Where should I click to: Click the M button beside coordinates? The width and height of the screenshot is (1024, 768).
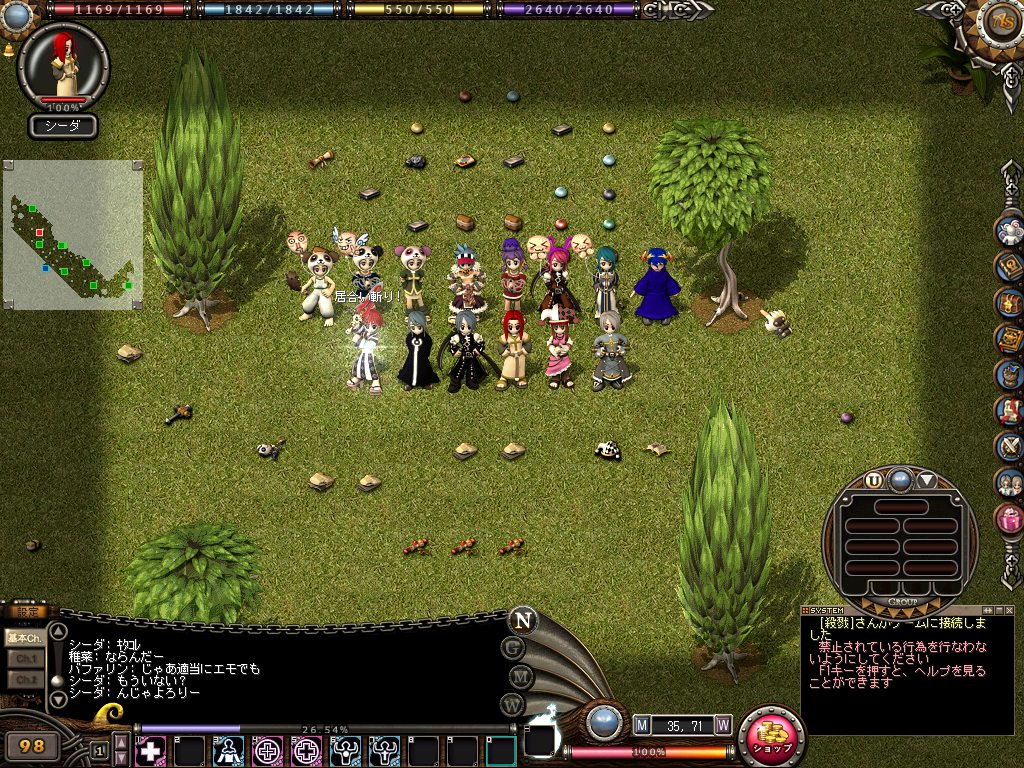pyautogui.click(x=641, y=724)
